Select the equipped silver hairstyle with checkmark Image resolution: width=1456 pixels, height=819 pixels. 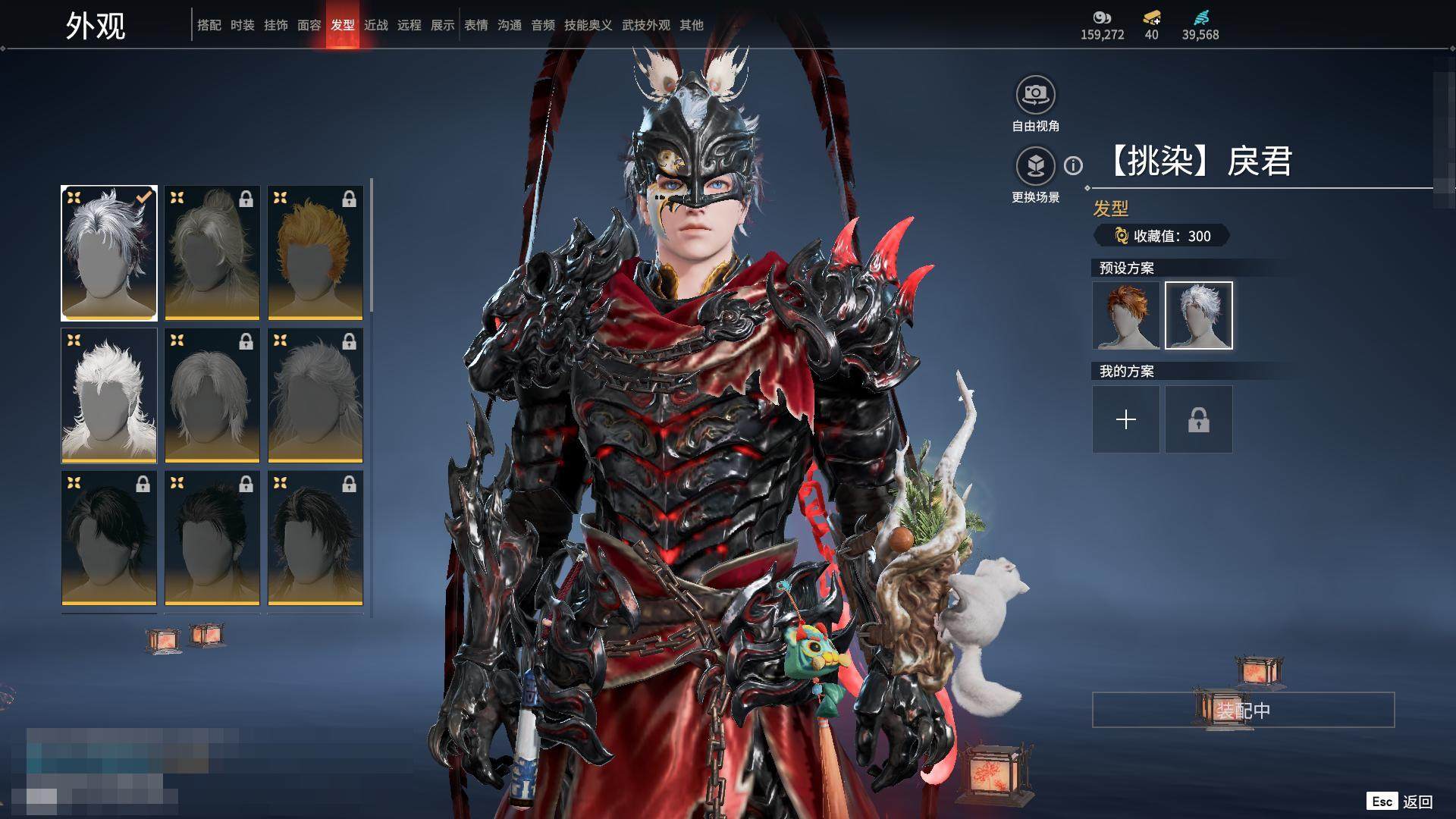click(x=109, y=253)
